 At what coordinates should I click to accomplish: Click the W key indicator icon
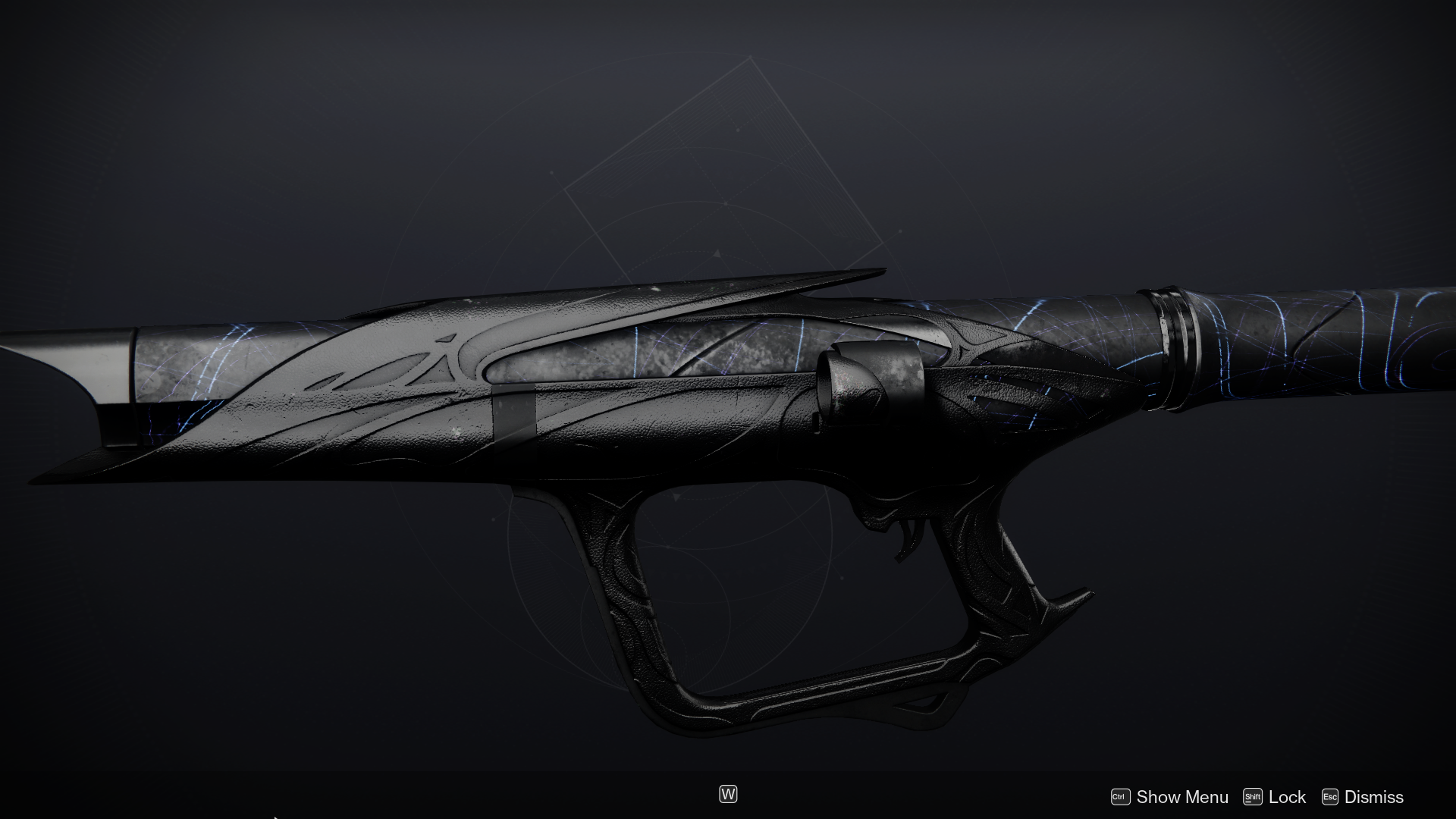tap(727, 794)
